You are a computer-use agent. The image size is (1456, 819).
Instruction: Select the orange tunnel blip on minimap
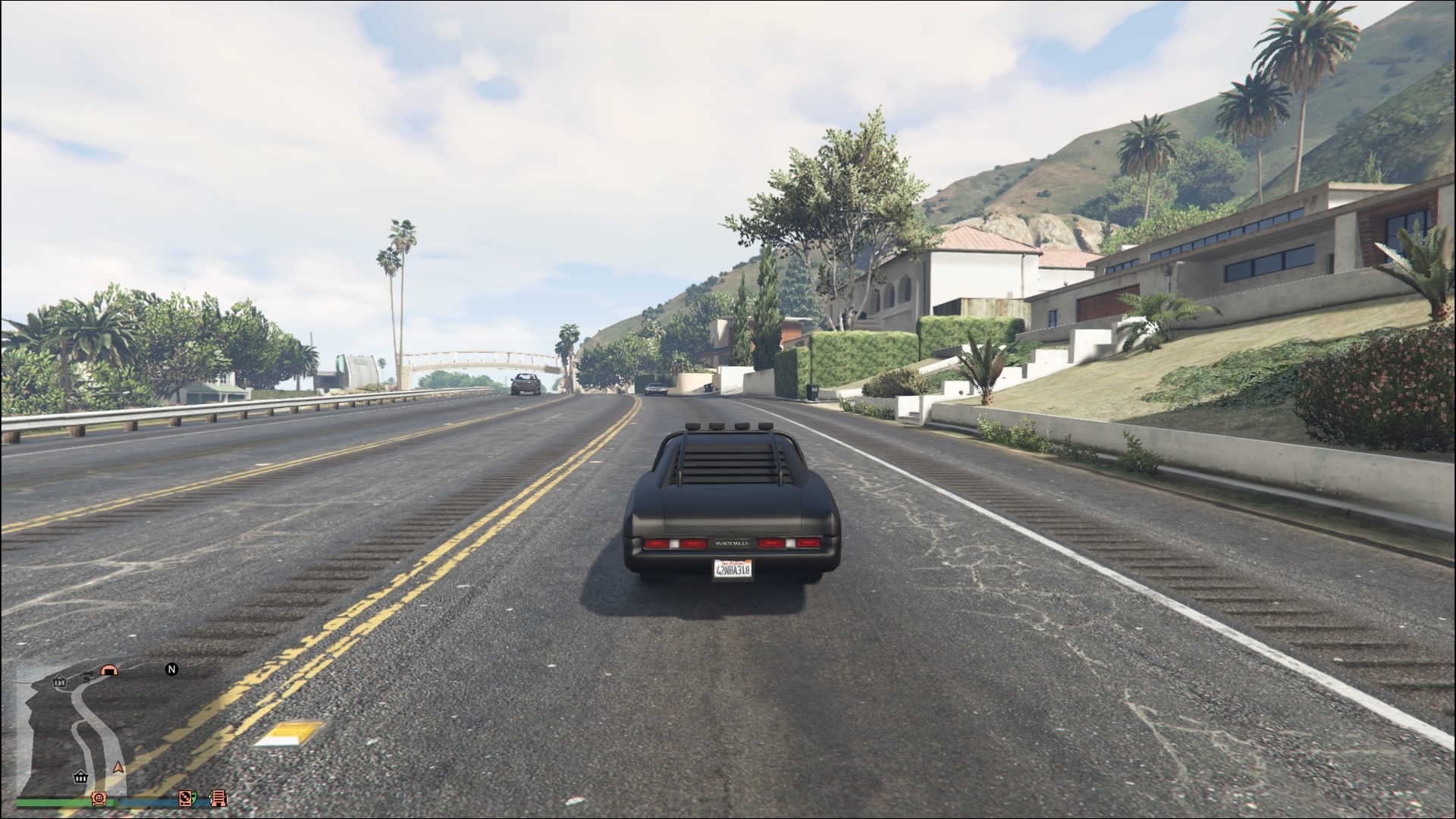110,670
